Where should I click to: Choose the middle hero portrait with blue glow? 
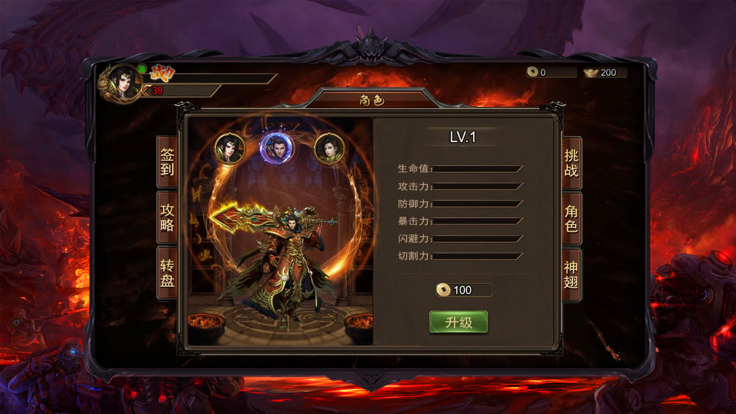[x=275, y=148]
